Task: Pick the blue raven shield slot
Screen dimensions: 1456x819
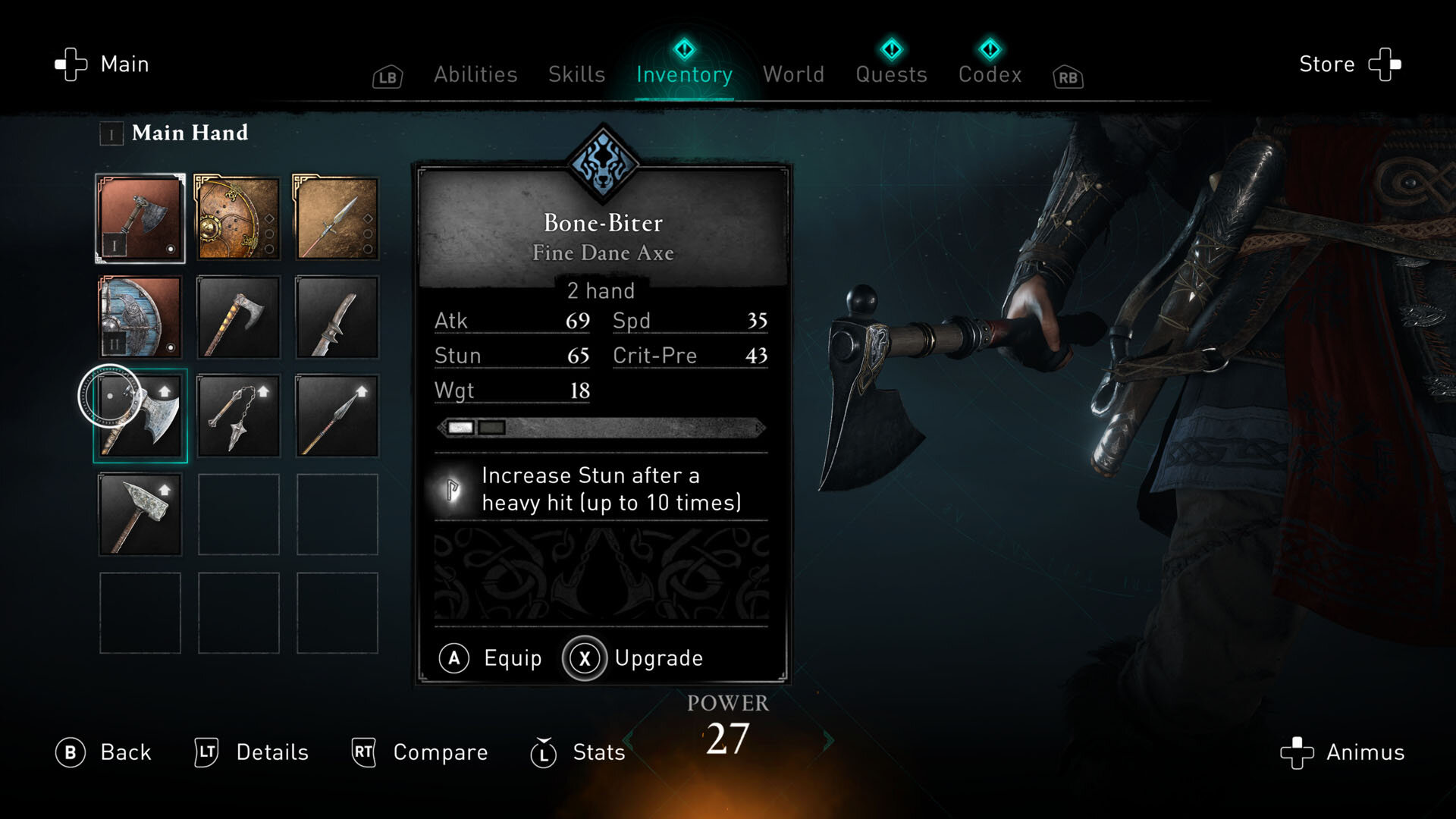Action: 140,317
